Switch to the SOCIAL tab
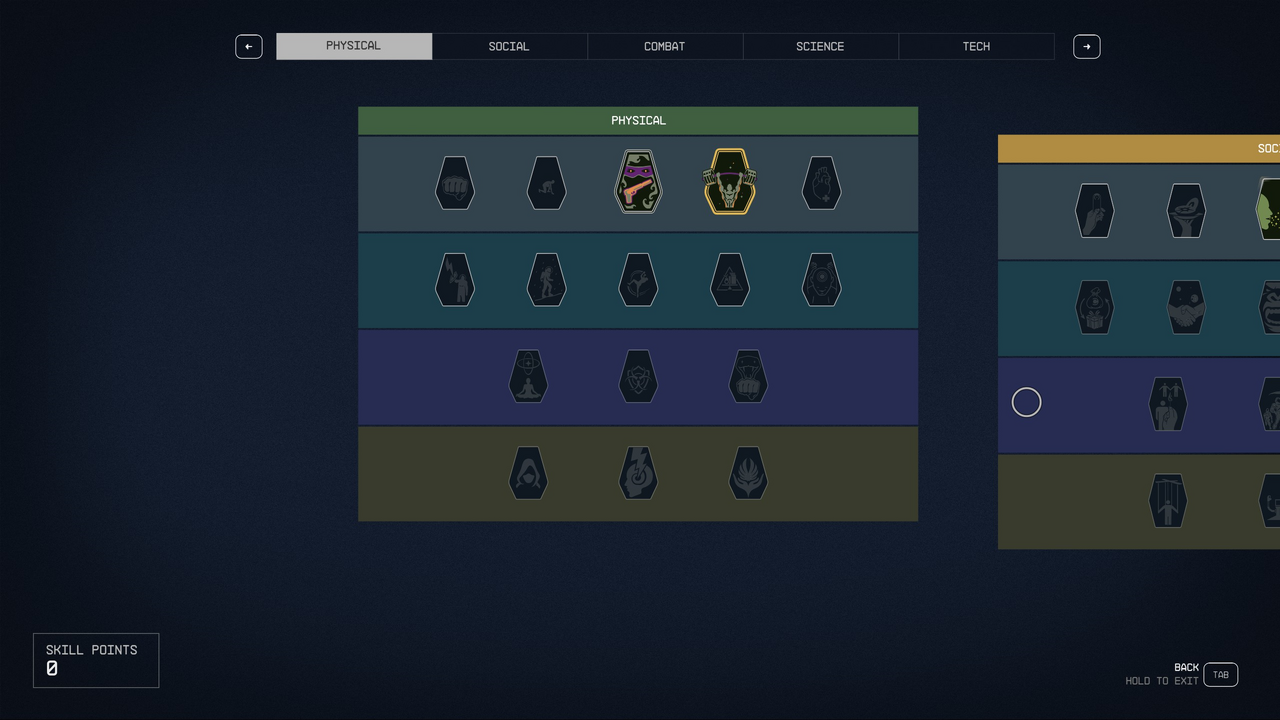The width and height of the screenshot is (1280, 720). (509, 46)
